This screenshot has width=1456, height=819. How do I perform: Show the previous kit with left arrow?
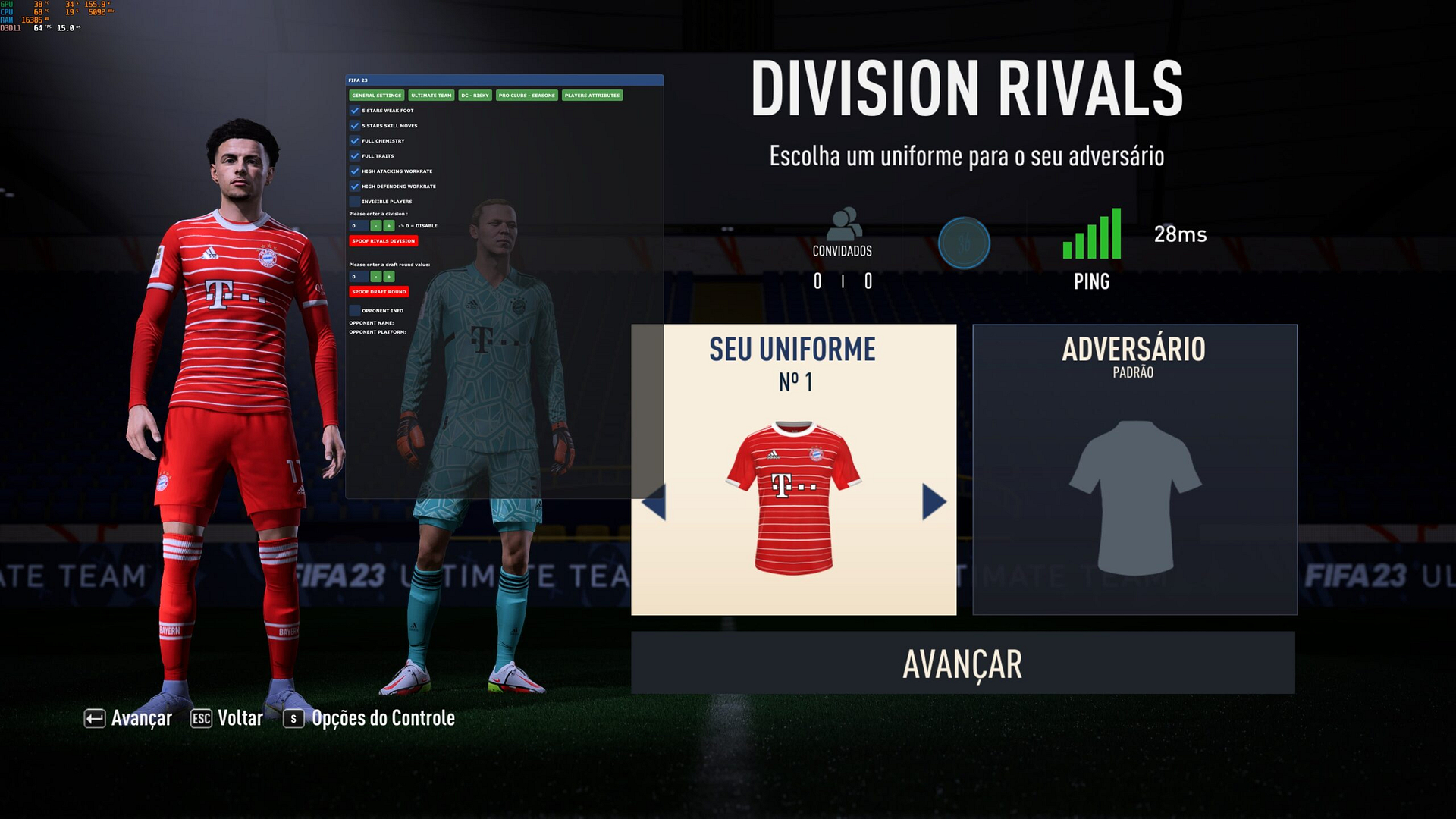pos(654,501)
